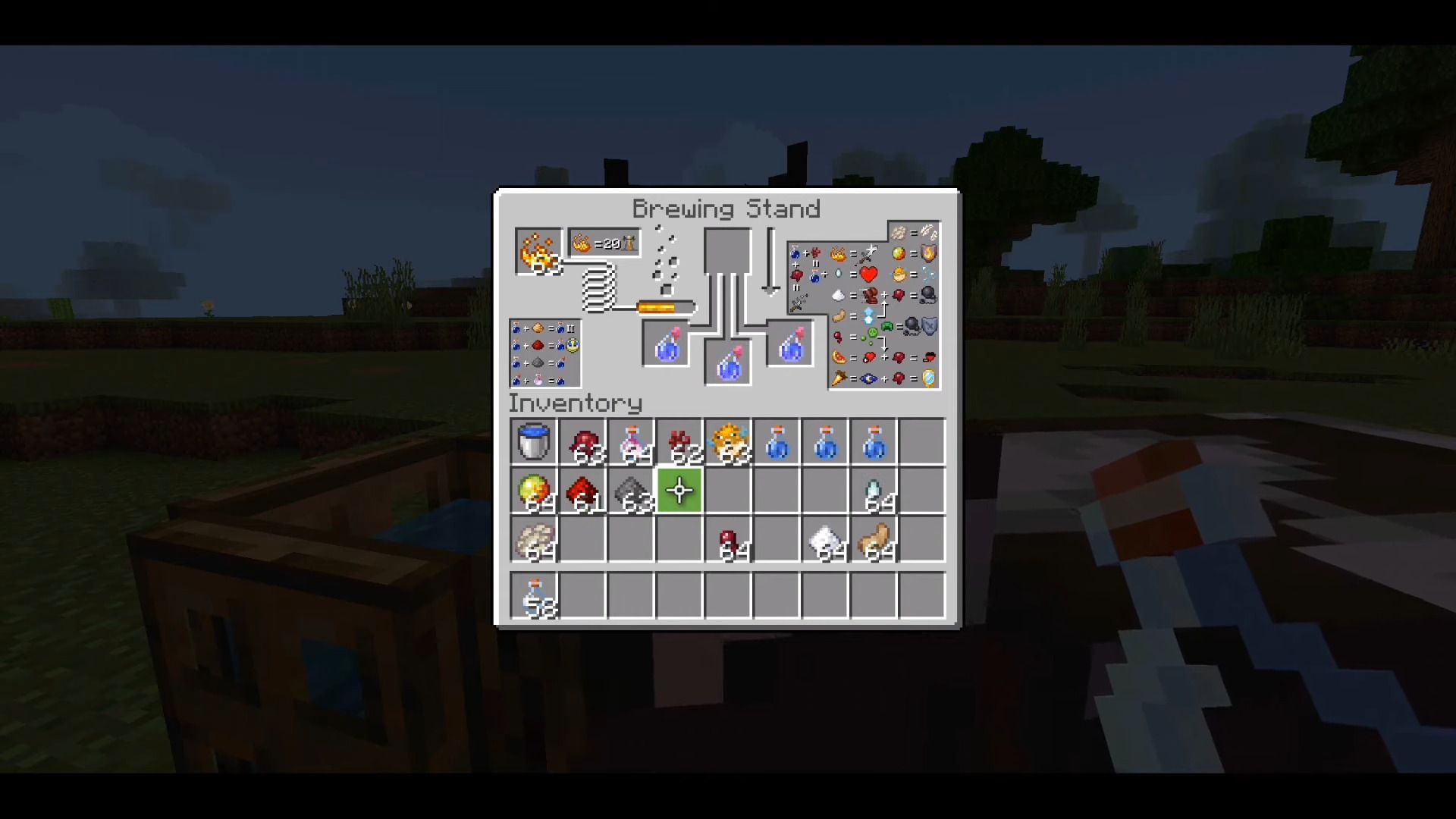
Task: Pick up the water bucket from inventory
Action: click(x=535, y=444)
